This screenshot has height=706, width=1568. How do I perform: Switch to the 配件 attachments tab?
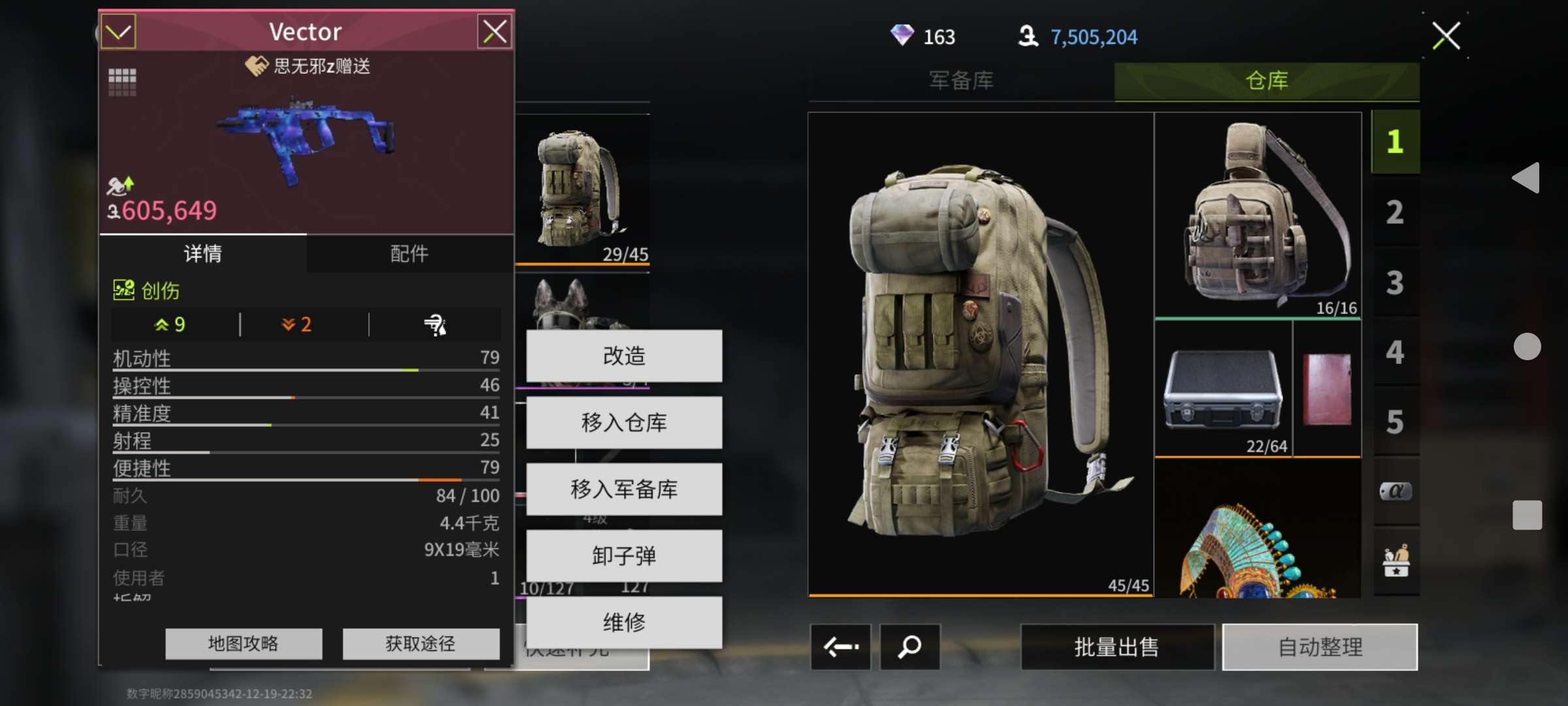[409, 254]
